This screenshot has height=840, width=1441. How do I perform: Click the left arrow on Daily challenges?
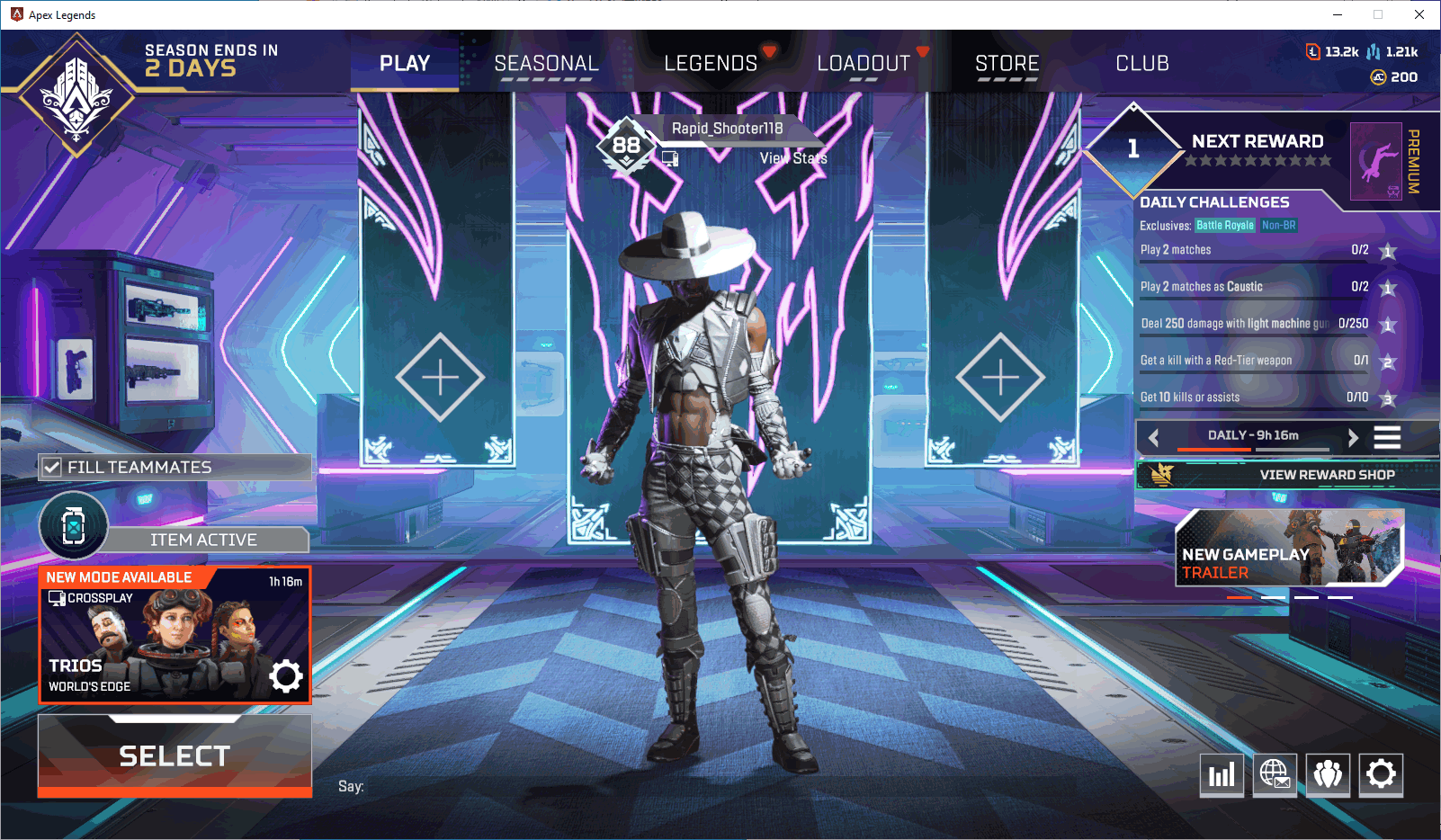(x=1154, y=438)
